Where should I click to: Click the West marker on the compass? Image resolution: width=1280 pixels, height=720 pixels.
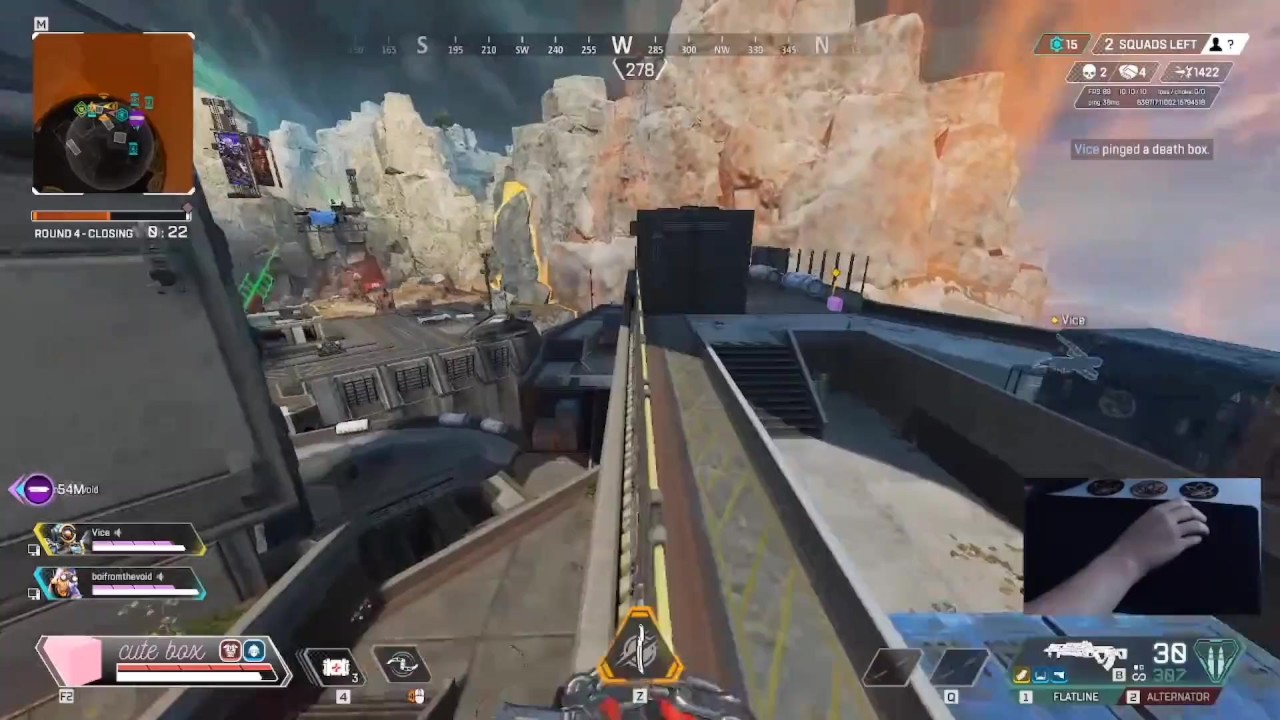click(622, 46)
